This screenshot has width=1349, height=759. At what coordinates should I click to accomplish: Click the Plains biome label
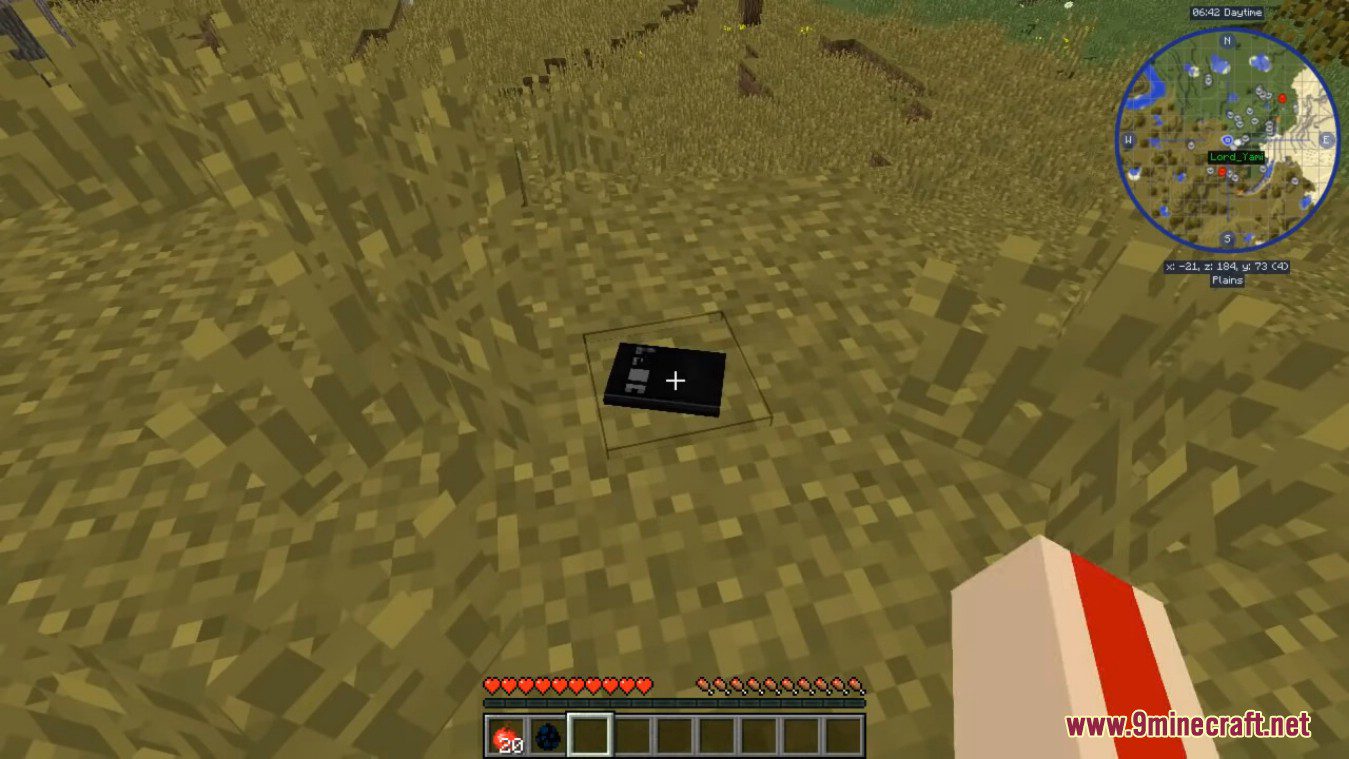[x=1227, y=280]
